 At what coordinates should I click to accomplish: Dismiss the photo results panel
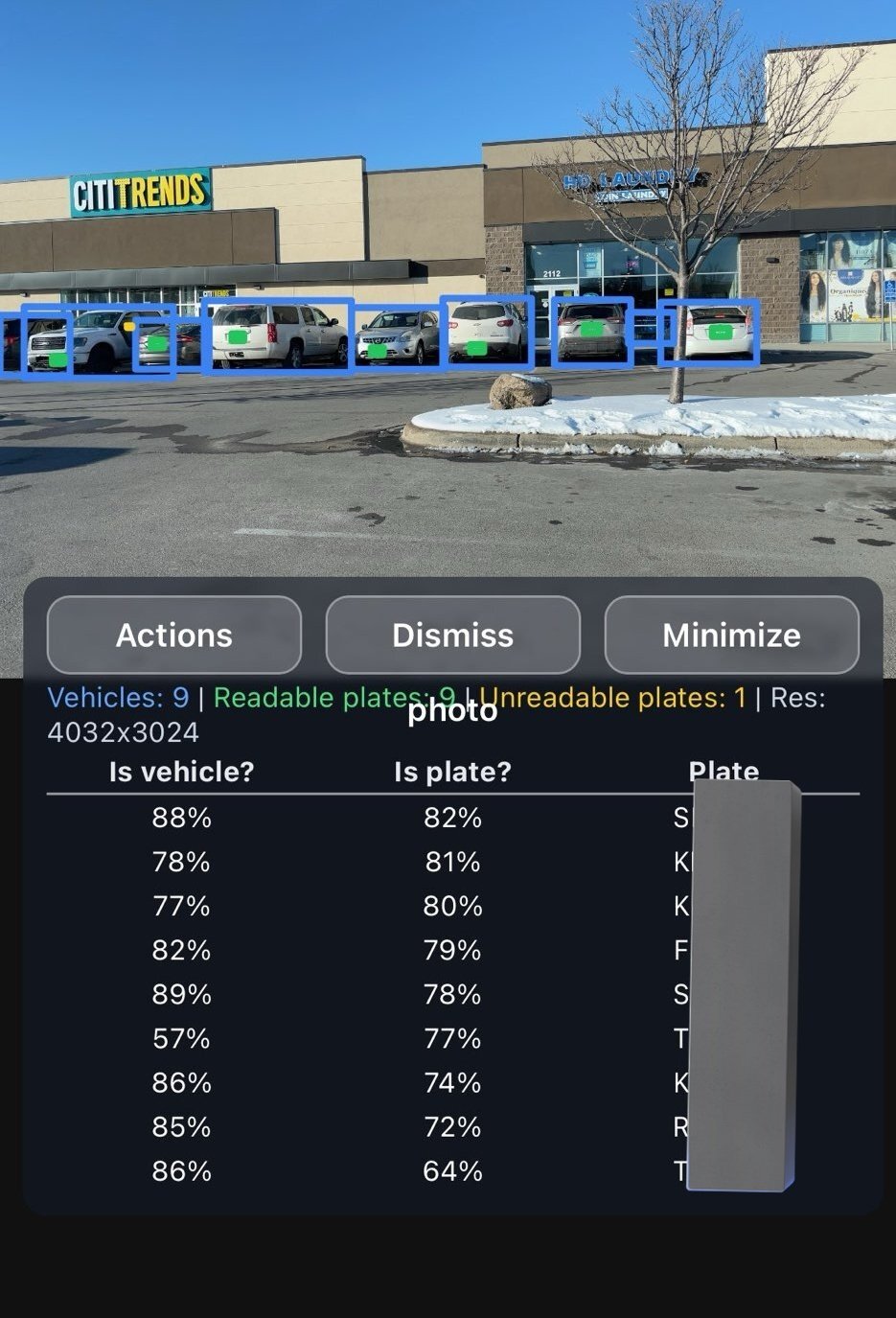[452, 635]
